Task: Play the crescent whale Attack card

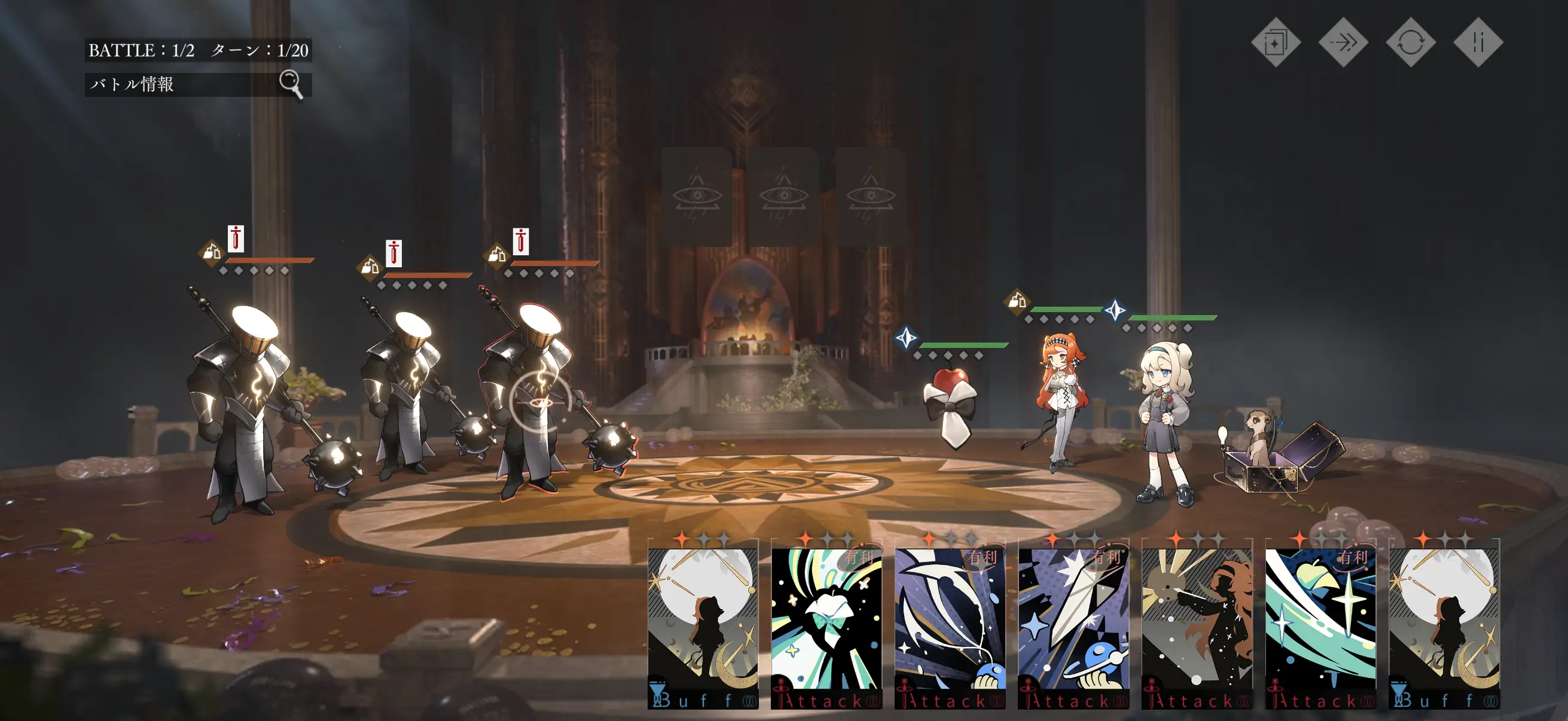Action: coord(950,627)
